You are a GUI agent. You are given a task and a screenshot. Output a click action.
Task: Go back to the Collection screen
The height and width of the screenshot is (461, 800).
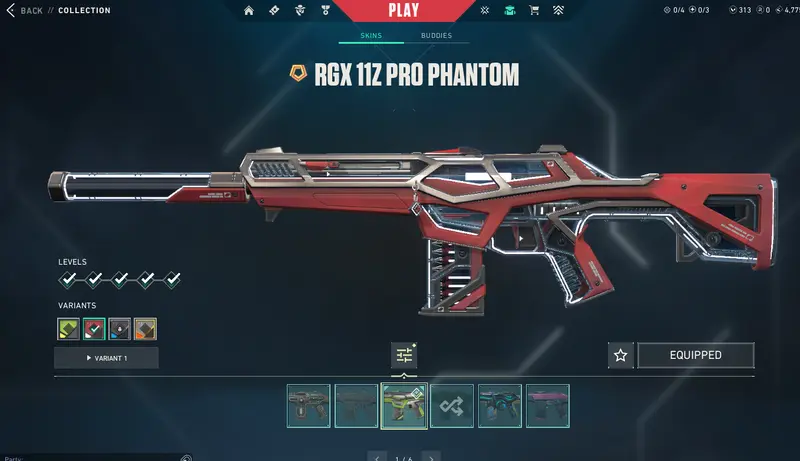click(x=26, y=11)
